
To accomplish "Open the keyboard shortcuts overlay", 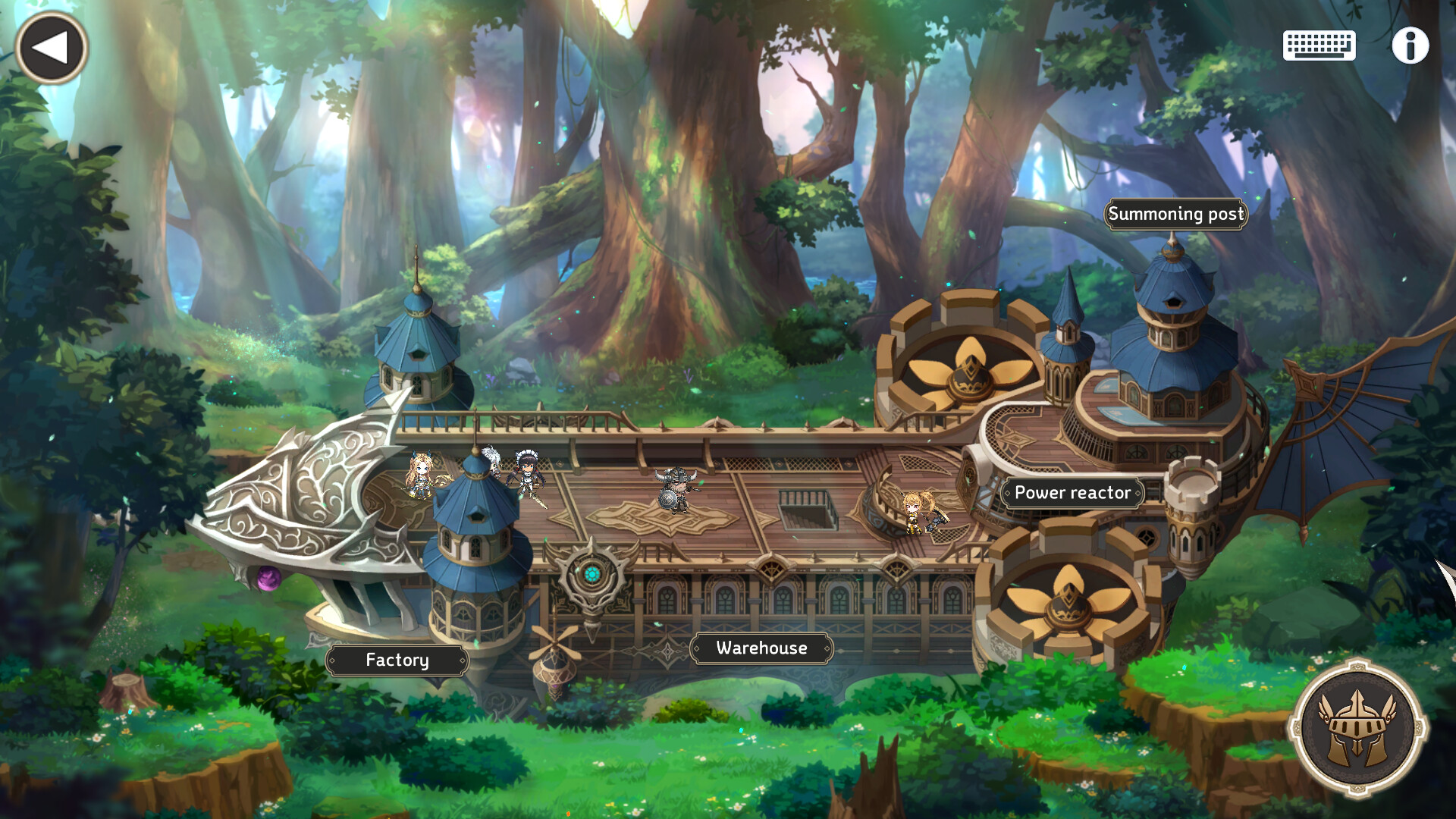I will pyautogui.click(x=1318, y=45).
